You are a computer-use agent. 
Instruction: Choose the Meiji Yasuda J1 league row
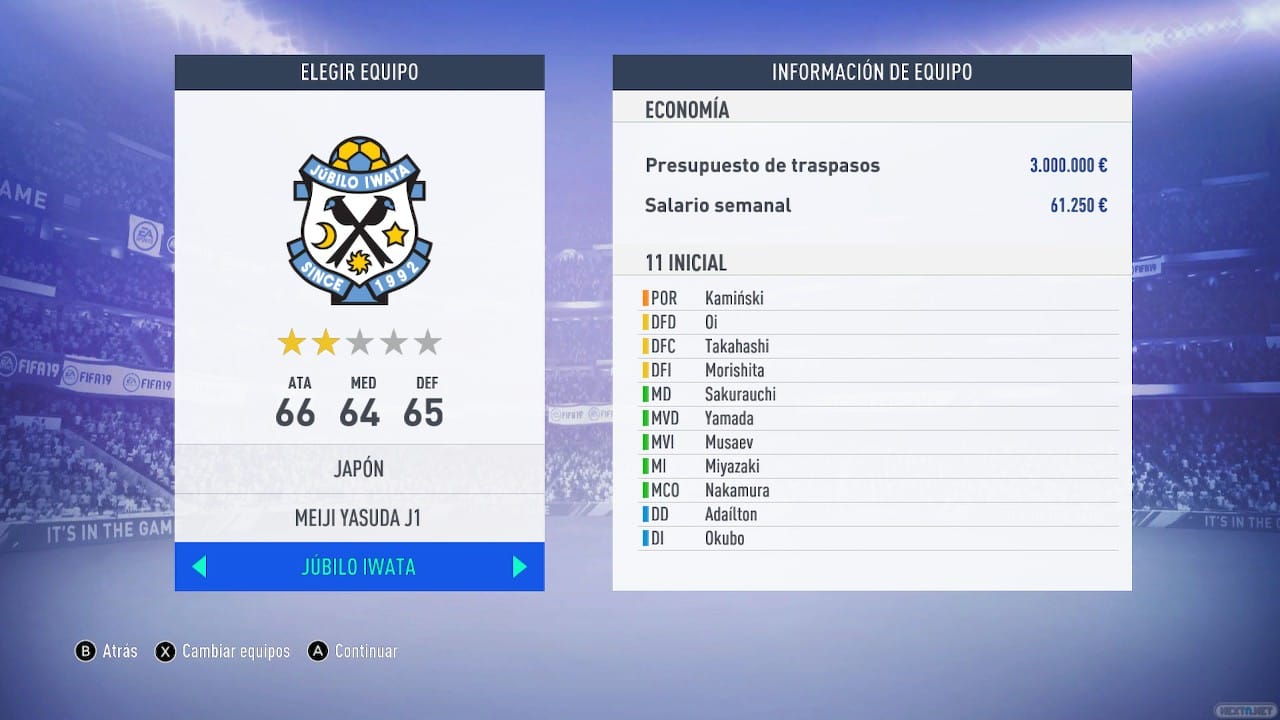pos(359,519)
